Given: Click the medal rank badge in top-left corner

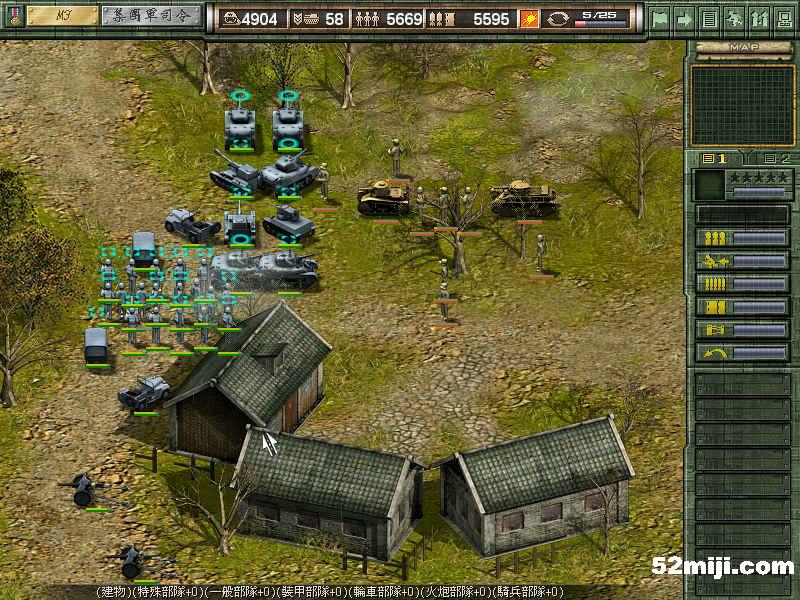Looking at the screenshot, I should 12,17.
